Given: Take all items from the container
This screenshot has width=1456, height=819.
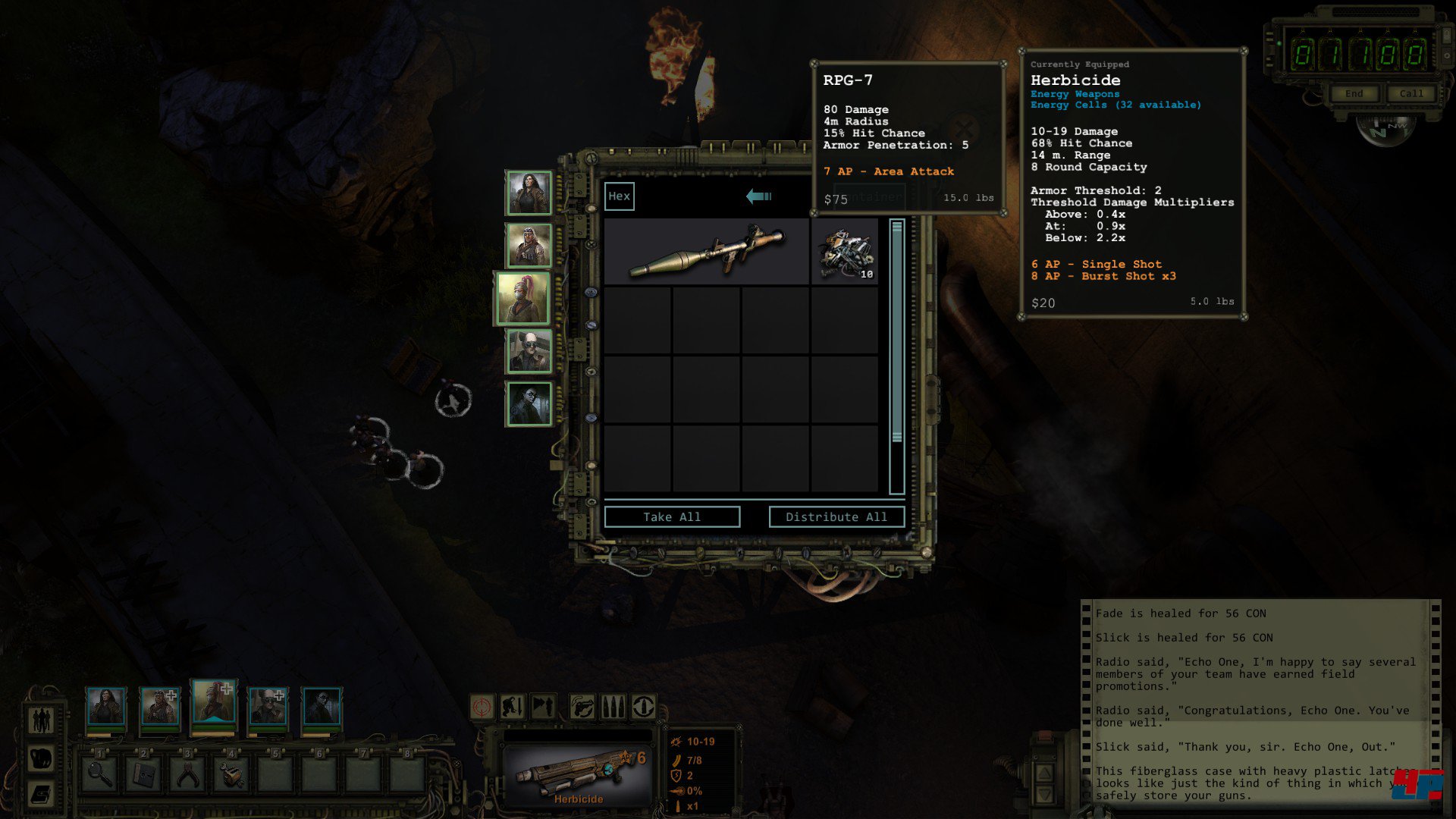Looking at the screenshot, I should coord(672,517).
